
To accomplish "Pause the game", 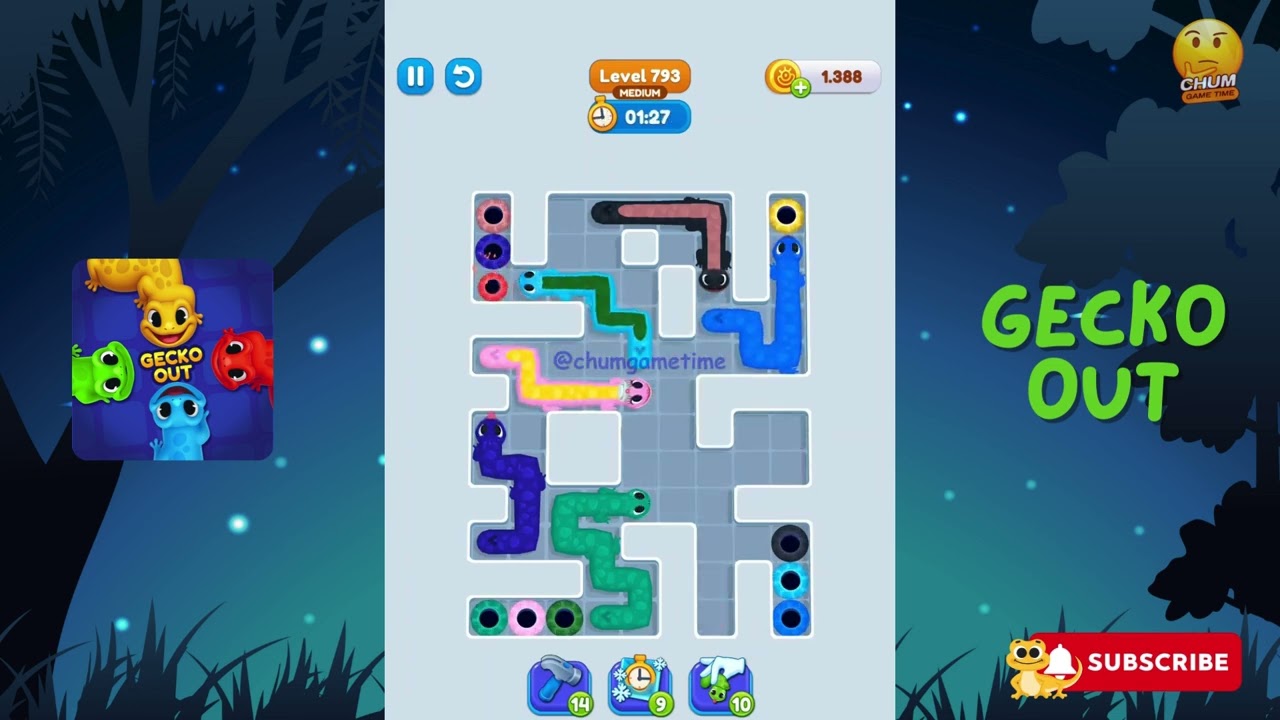I will tap(416, 77).
